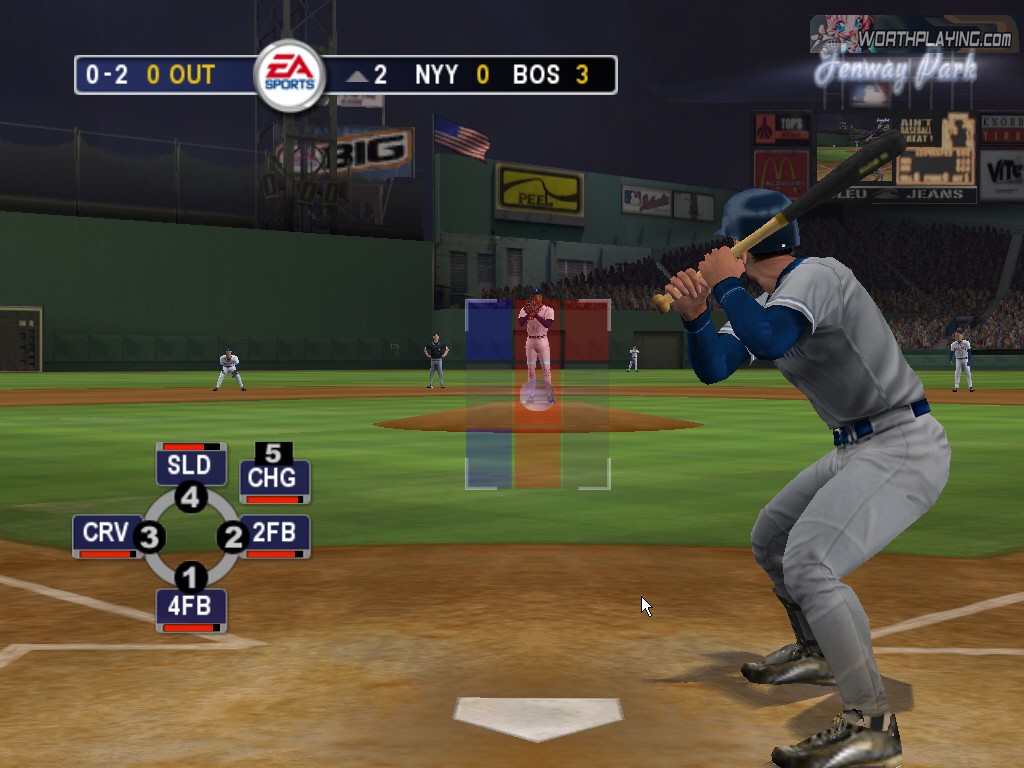Choose the CHG changeup pitch

coord(273,478)
